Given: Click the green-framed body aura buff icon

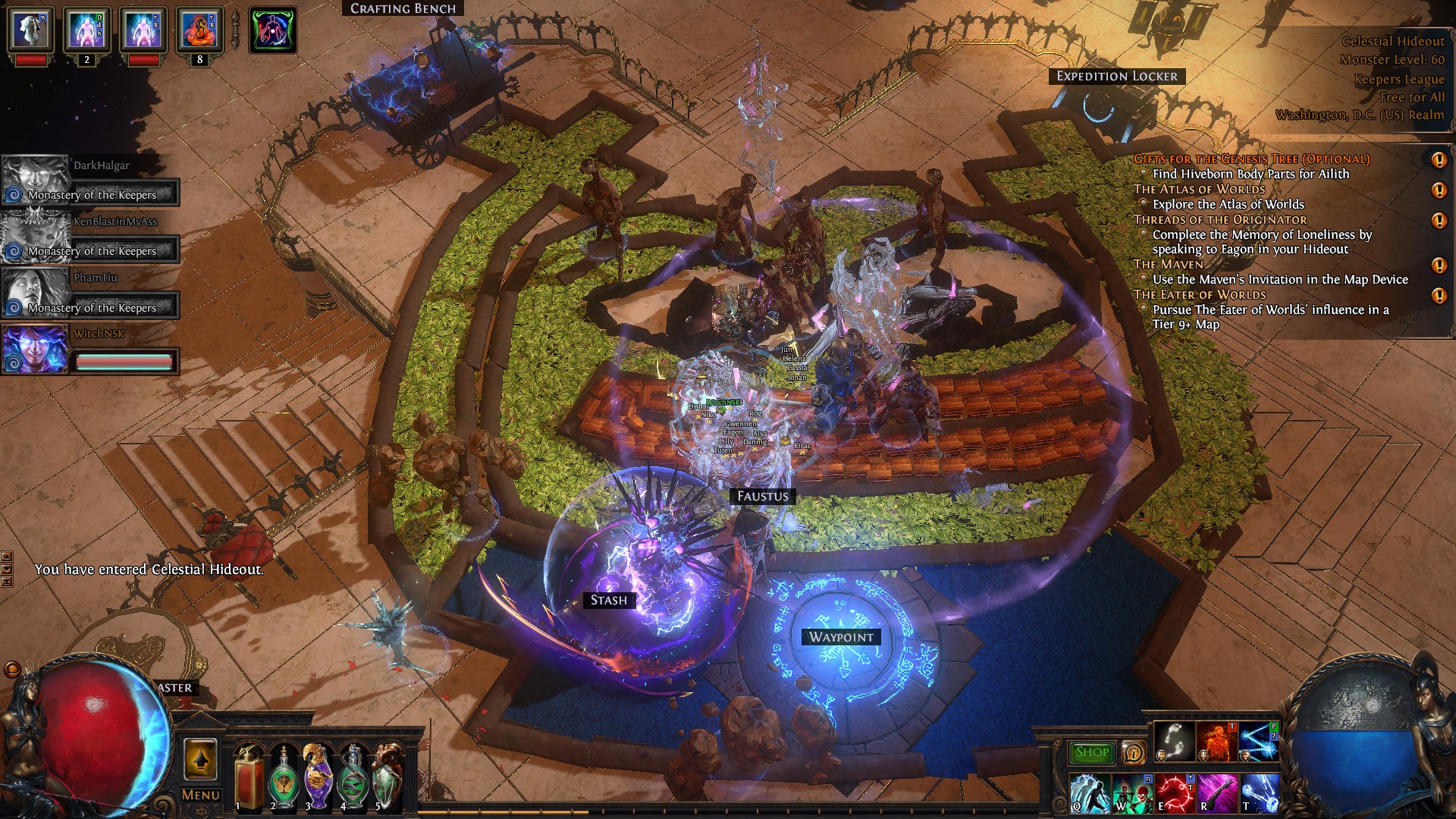Looking at the screenshot, I should [x=273, y=30].
